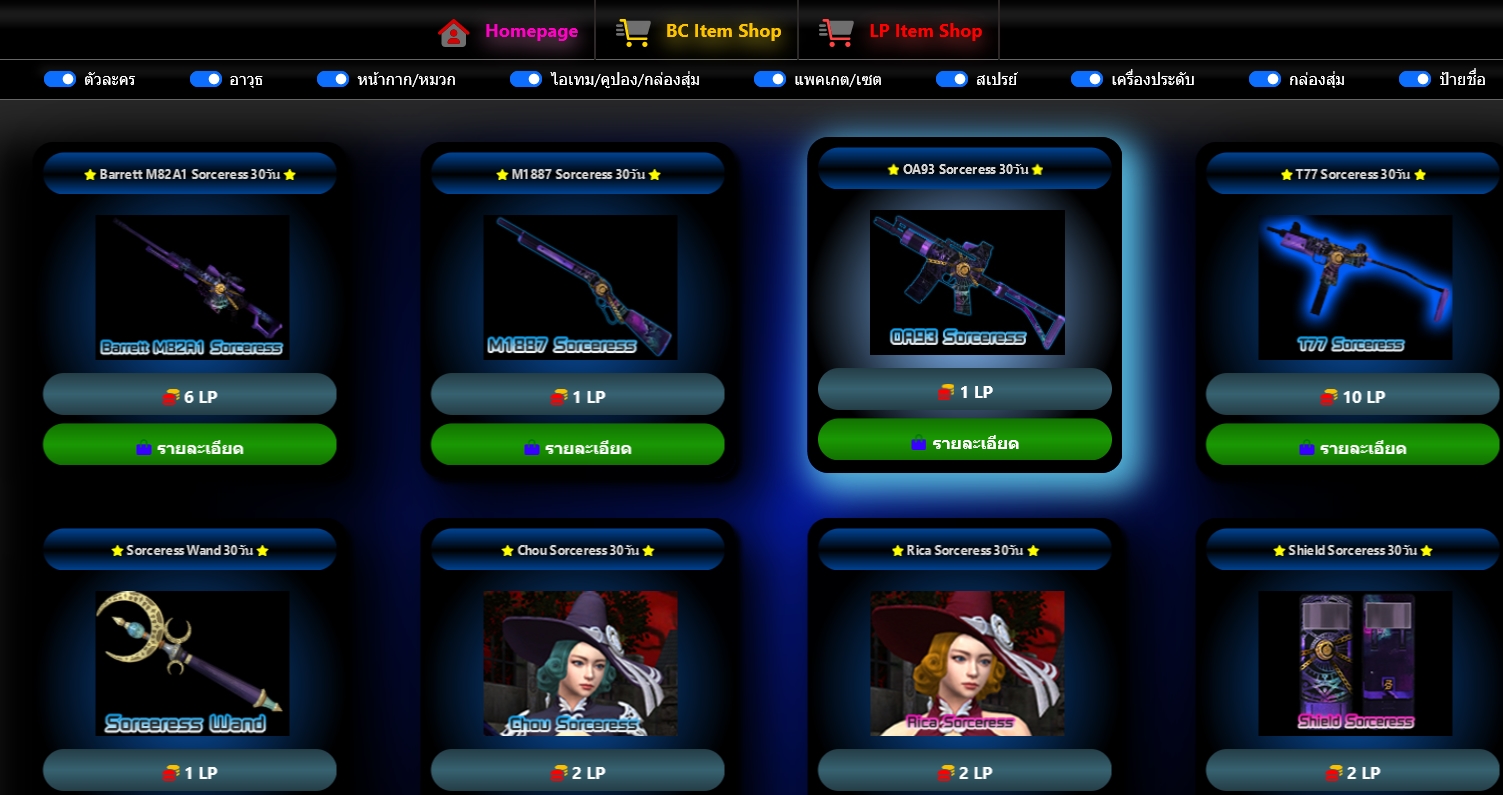Viewport: 1503px width, 795px height.
Task: Select the T77 Sorceress weapon image
Action: 1355,287
